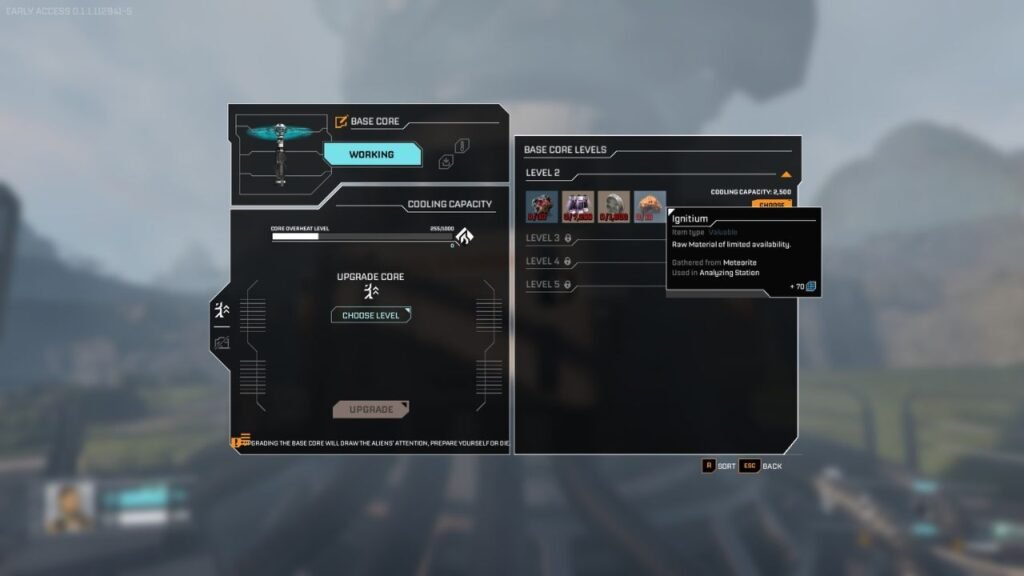Choose Level 2 with the orange button
The image size is (1024, 576).
tap(771, 204)
